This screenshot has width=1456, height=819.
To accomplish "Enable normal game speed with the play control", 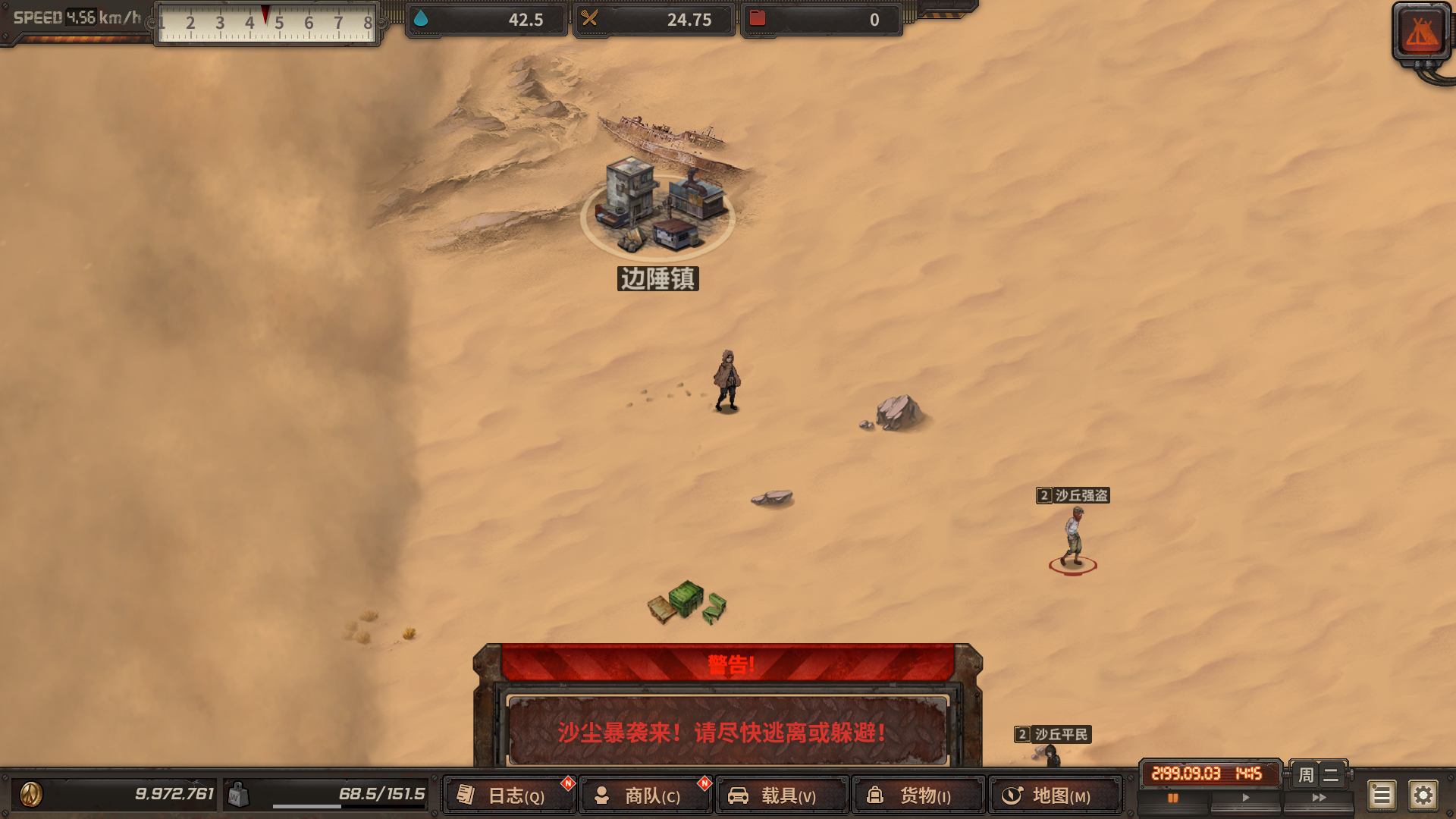I will click(x=1245, y=797).
